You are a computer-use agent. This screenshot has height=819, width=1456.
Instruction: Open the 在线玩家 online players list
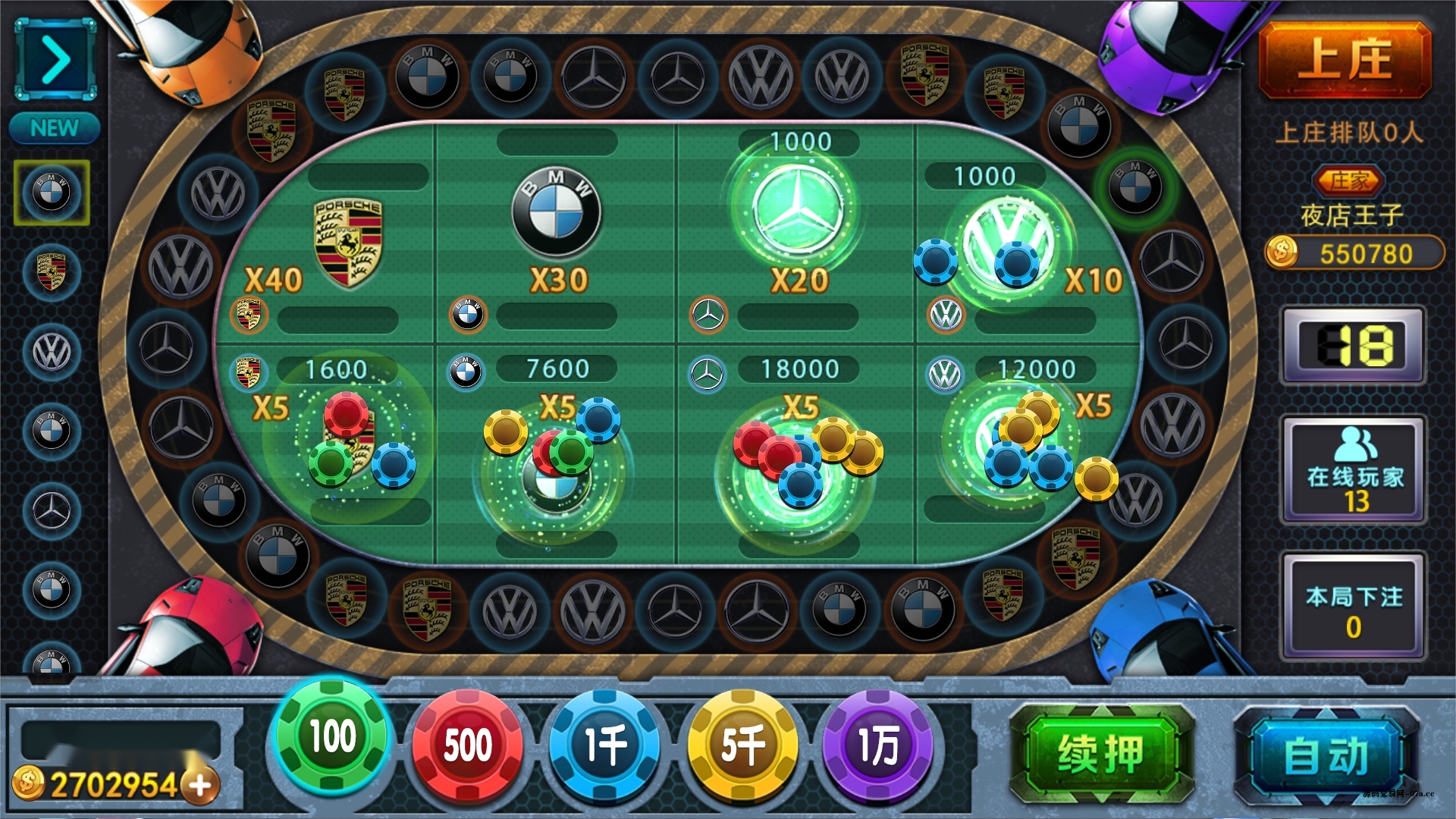pos(1354,470)
